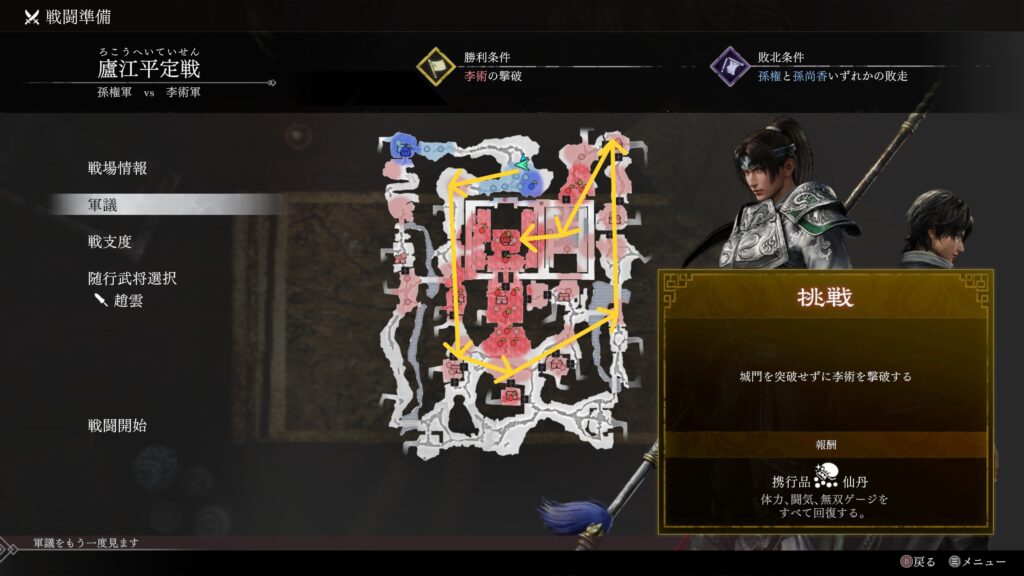
Task: Open the 戦場情報 battlefield info entry
Action: 117,168
